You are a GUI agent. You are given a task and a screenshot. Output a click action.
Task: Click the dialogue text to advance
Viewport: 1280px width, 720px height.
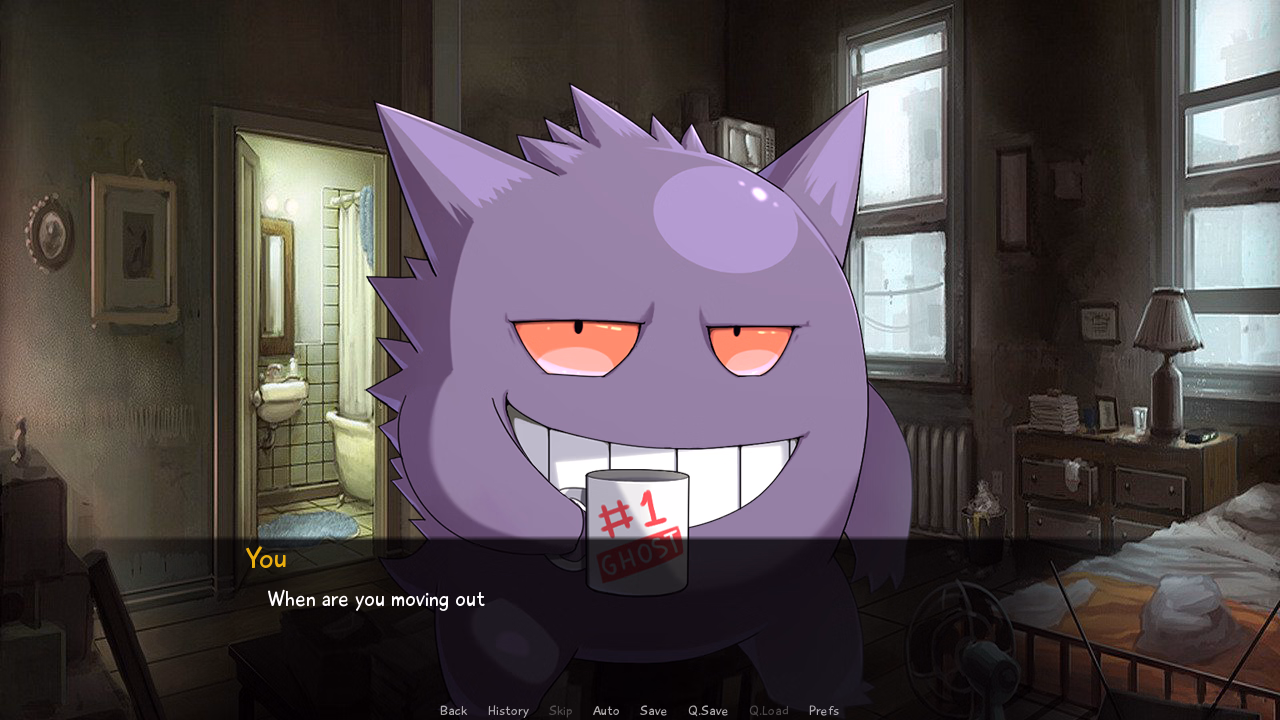(x=376, y=599)
